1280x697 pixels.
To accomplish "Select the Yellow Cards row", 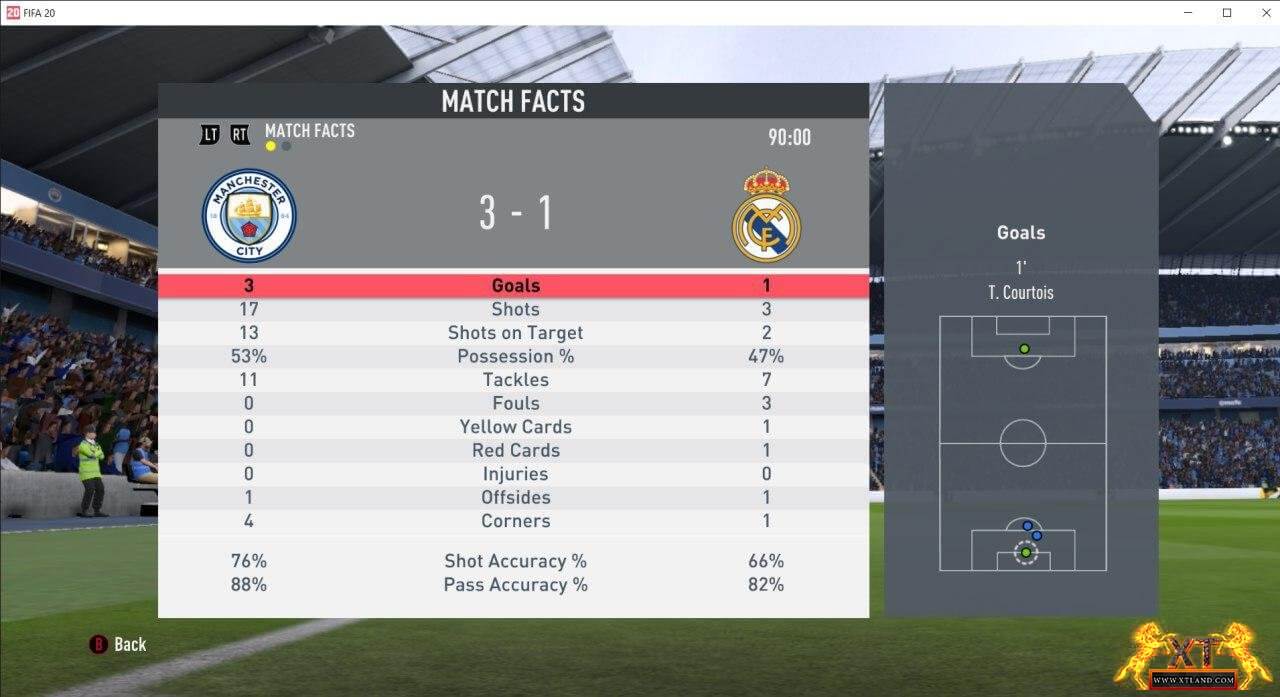I will pyautogui.click(x=514, y=427).
